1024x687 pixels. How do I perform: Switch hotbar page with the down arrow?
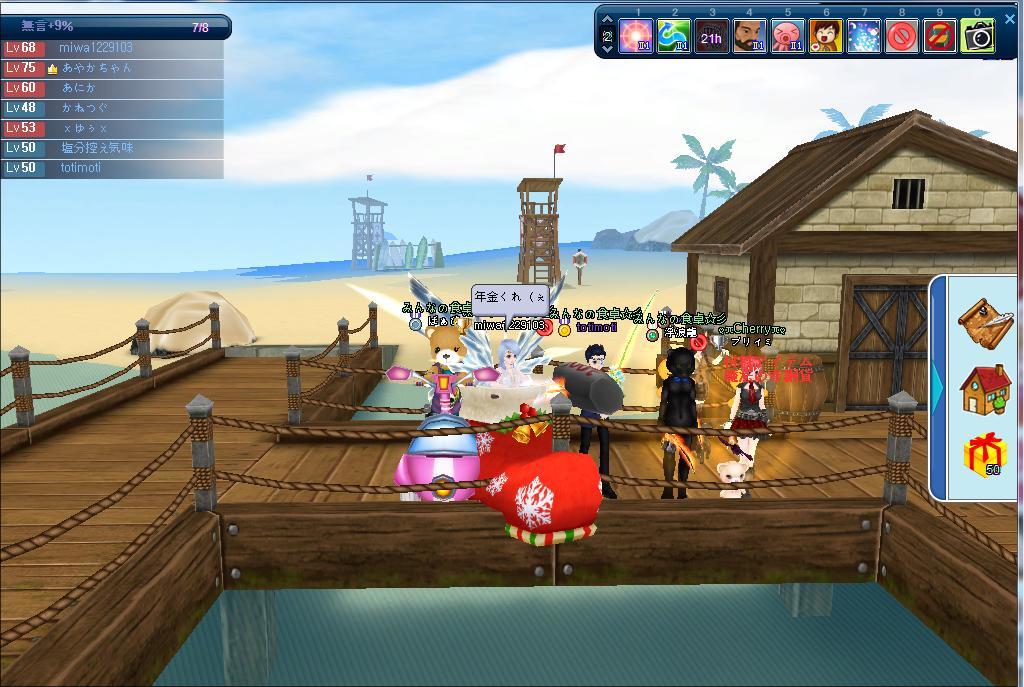pos(607,49)
